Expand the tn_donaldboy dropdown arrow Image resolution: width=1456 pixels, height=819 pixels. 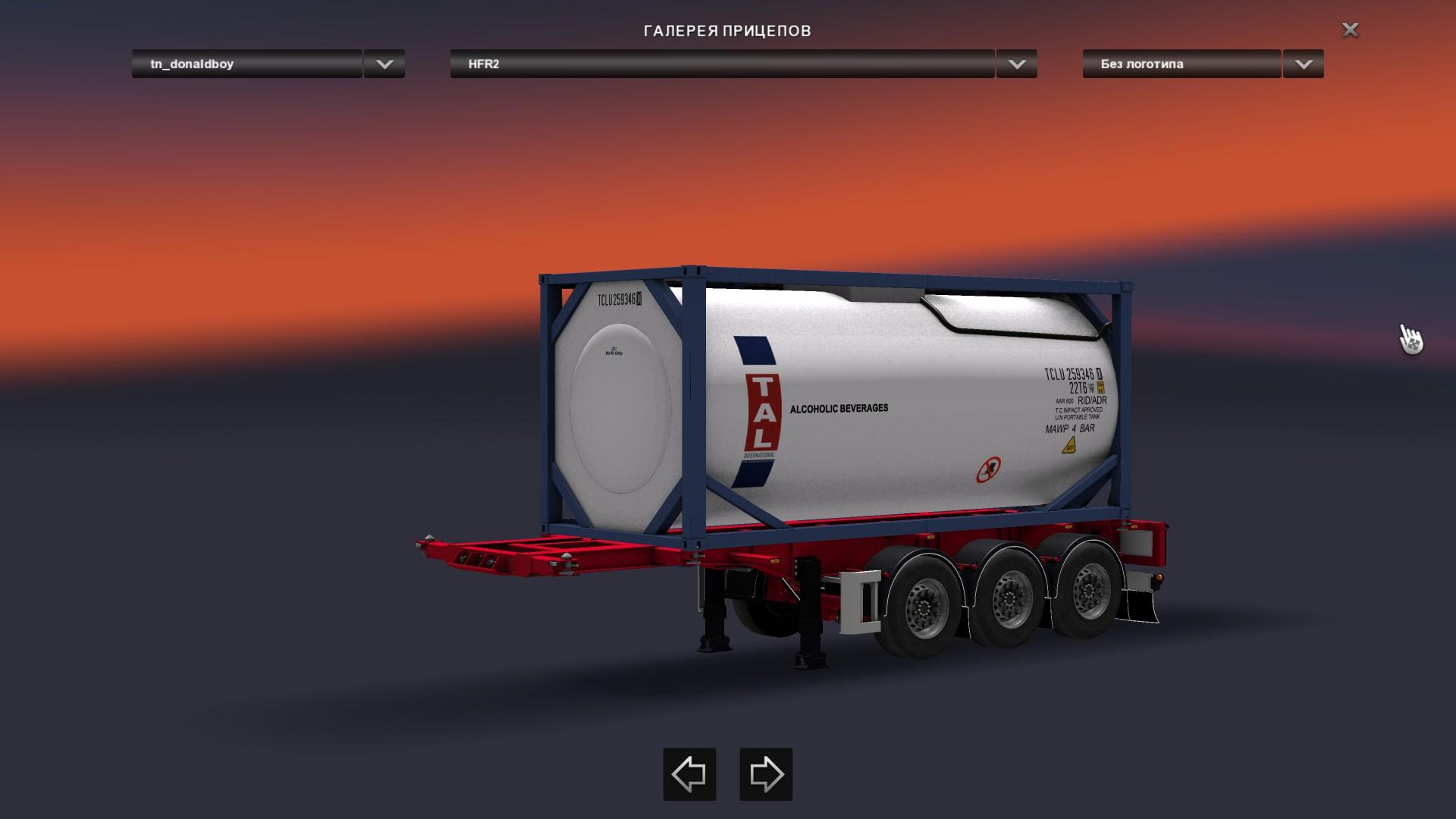coord(384,64)
